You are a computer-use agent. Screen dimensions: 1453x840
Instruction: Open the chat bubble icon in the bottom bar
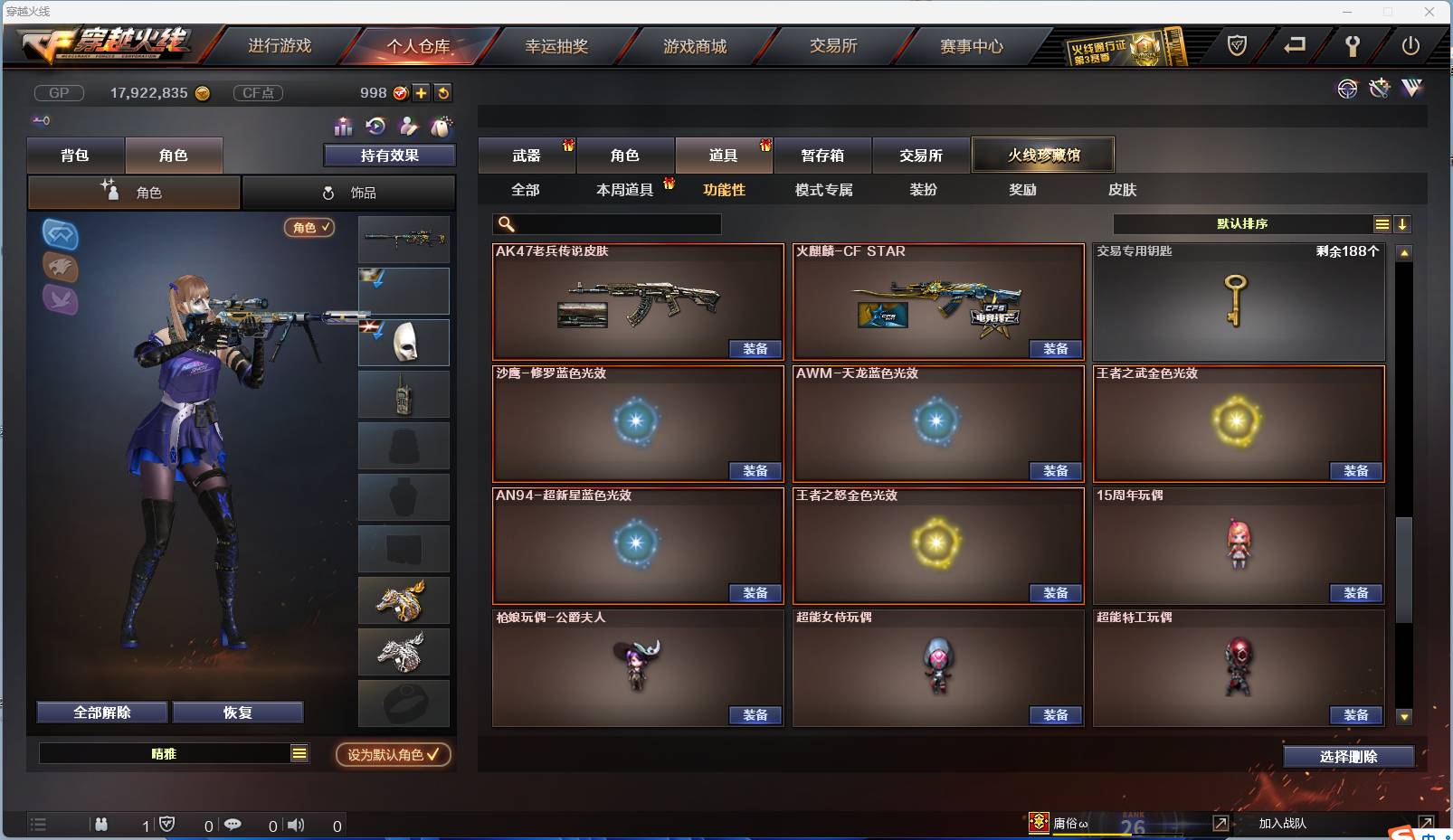pyautogui.click(x=233, y=825)
